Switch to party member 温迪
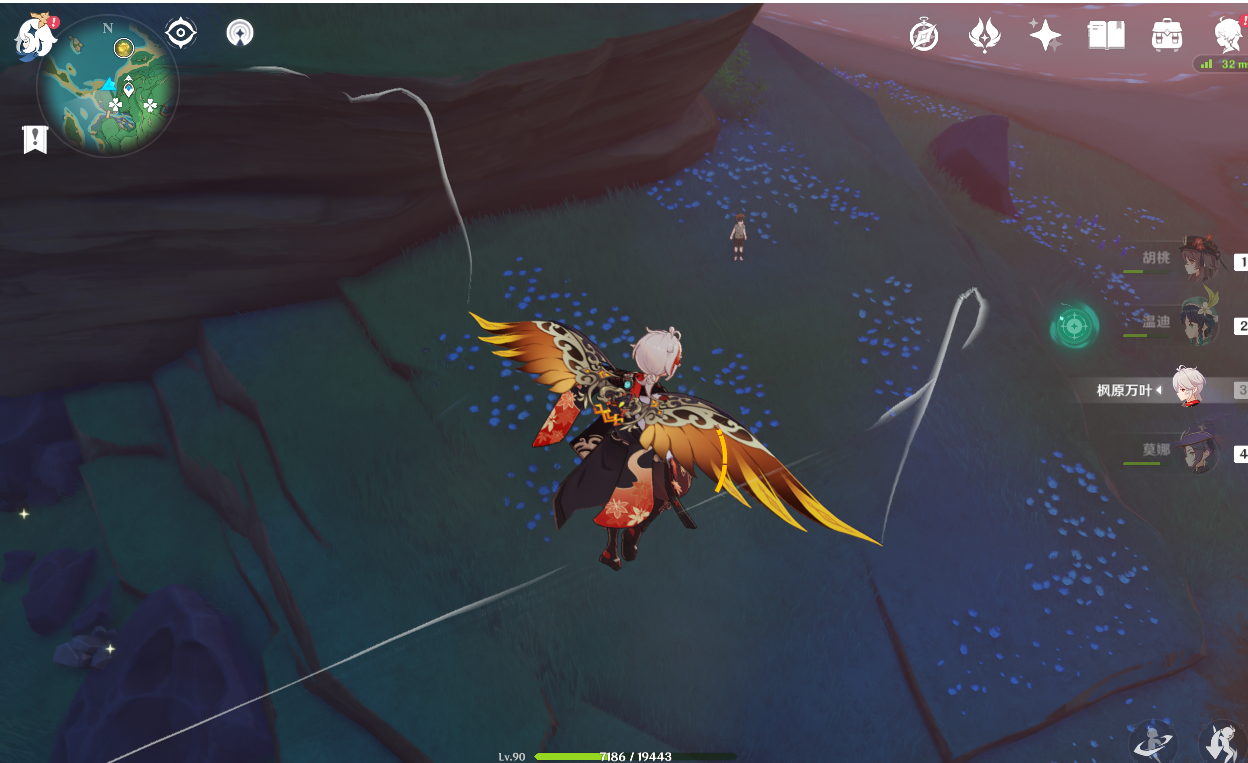The image size is (1248, 763). (1196, 324)
